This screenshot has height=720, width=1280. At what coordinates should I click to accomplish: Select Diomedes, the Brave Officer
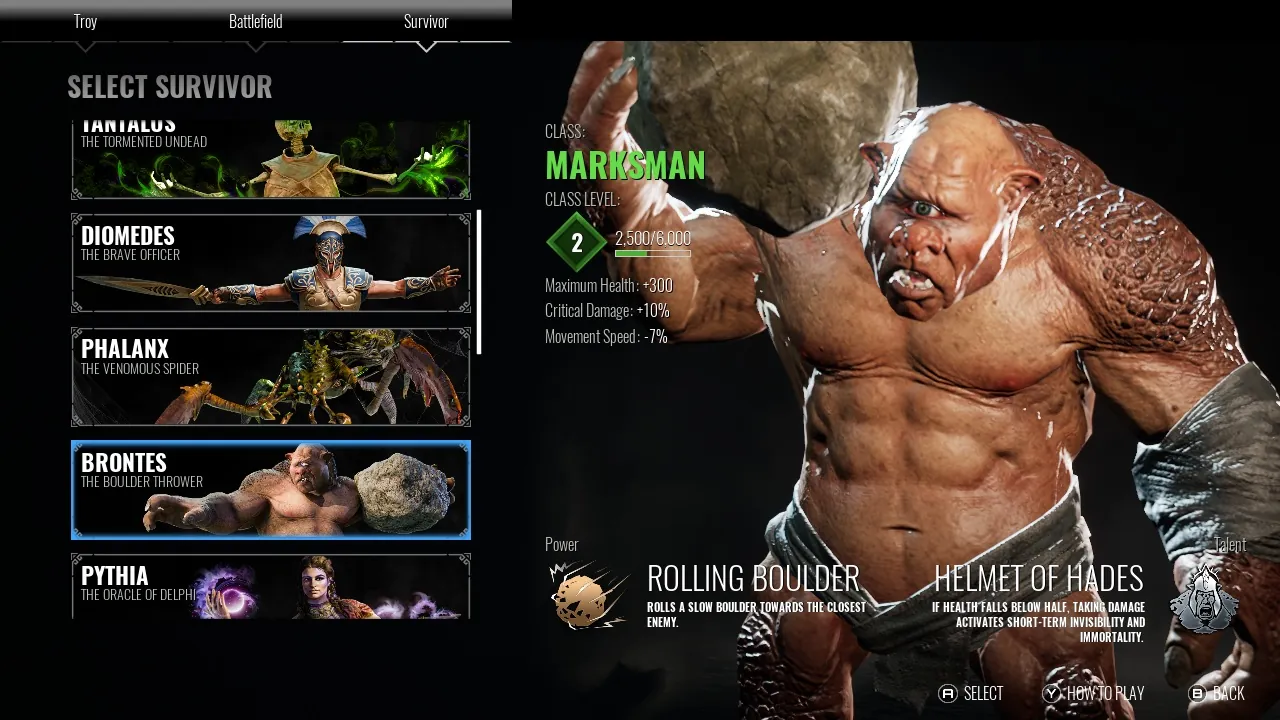click(x=270, y=263)
